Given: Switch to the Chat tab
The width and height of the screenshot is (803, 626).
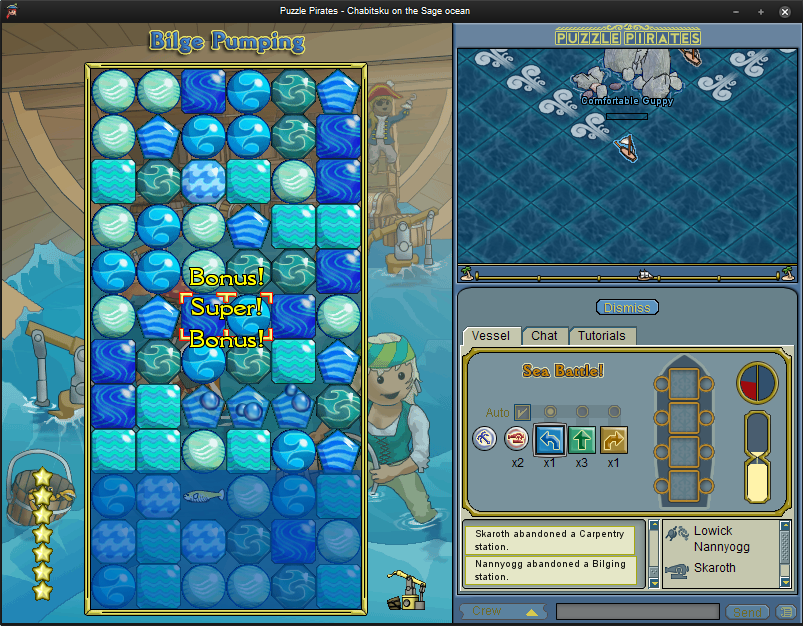Looking at the screenshot, I should pyautogui.click(x=544, y=336).
